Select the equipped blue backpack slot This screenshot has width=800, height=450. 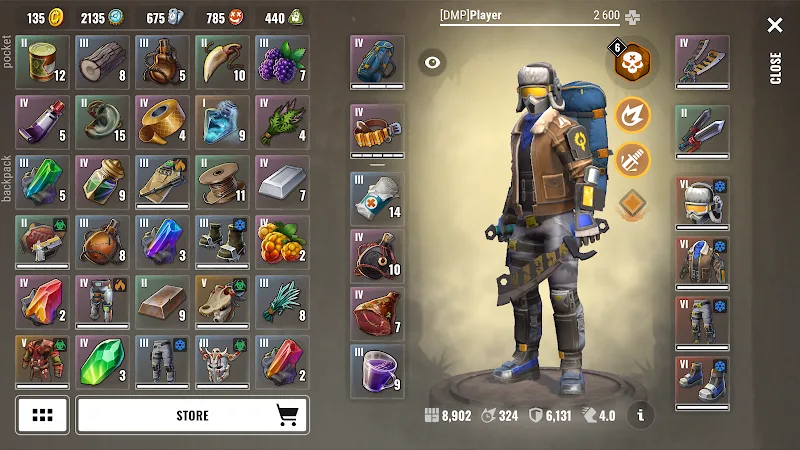click(377, 62)
